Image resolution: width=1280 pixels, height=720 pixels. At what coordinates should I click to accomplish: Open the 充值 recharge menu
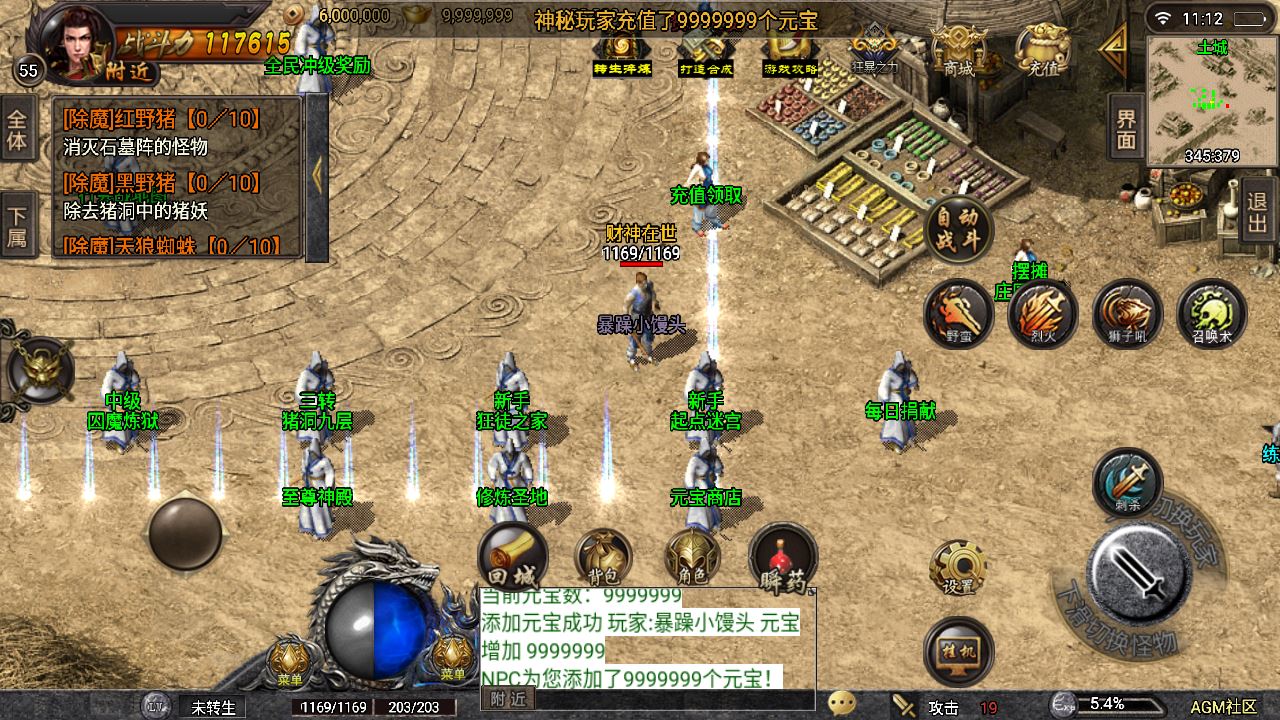pos(1043,51)
